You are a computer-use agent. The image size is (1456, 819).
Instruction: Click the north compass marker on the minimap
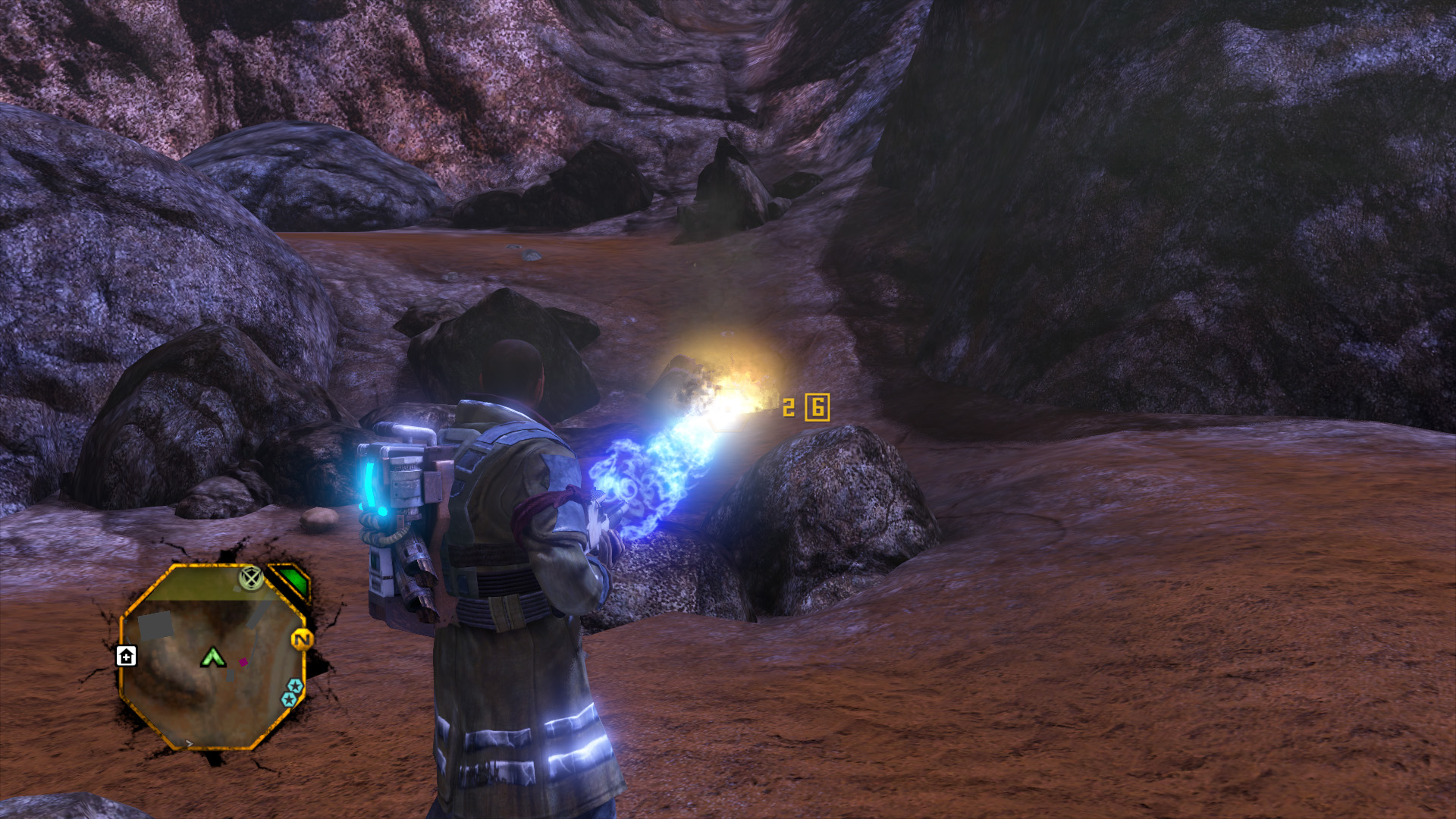click(302, 640)
